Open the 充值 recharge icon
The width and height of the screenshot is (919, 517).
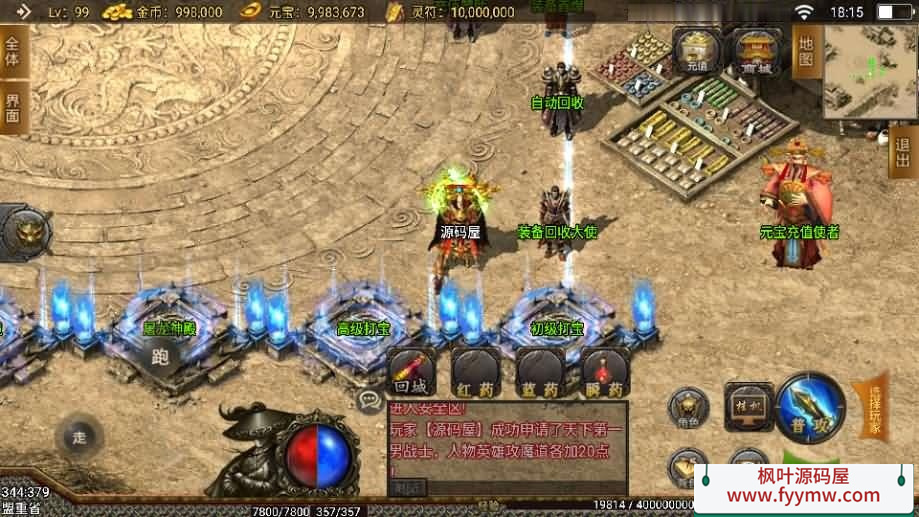click(697, 50)
